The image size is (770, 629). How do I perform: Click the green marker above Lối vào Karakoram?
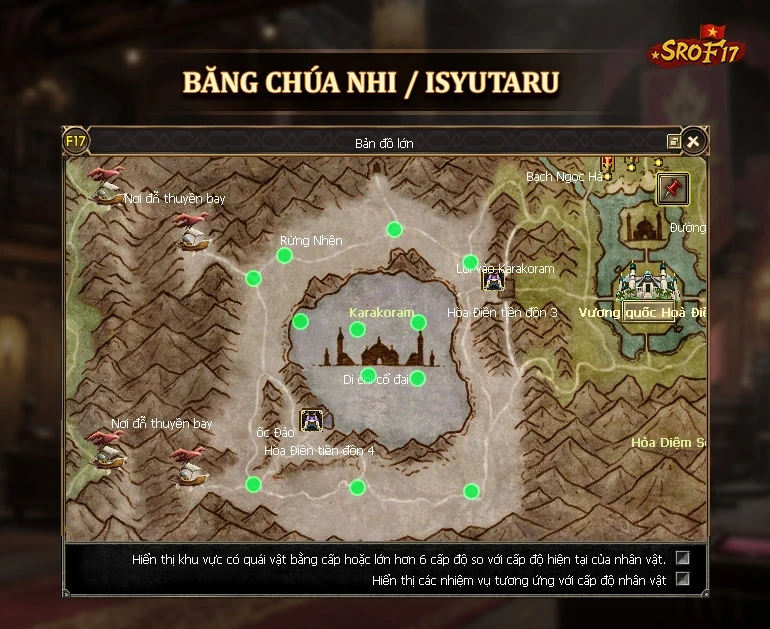[470, 262]
